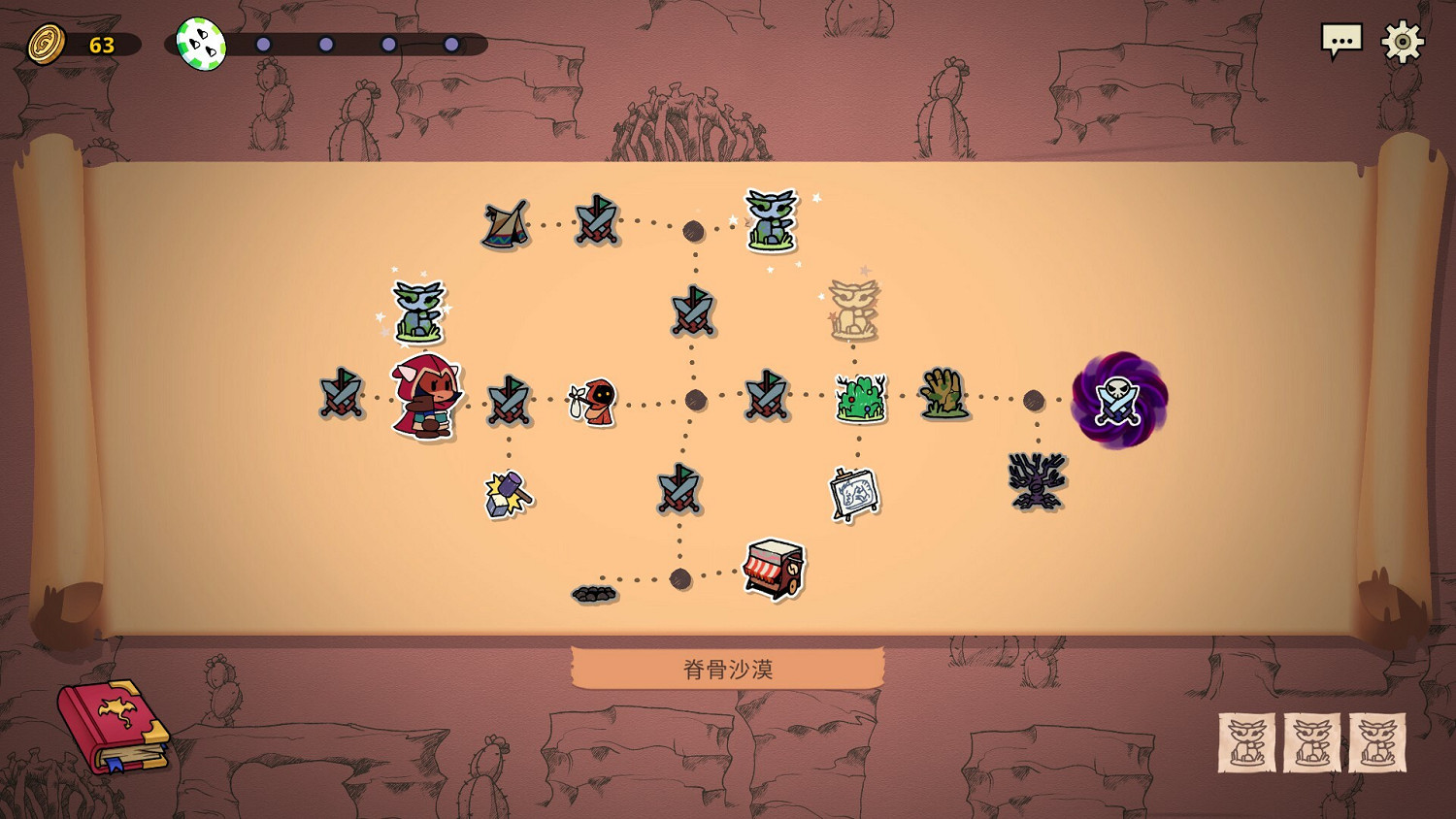1456x819 pixels.
Task: Click the green dice chip on the progress track
Action: tap(201, 39)
